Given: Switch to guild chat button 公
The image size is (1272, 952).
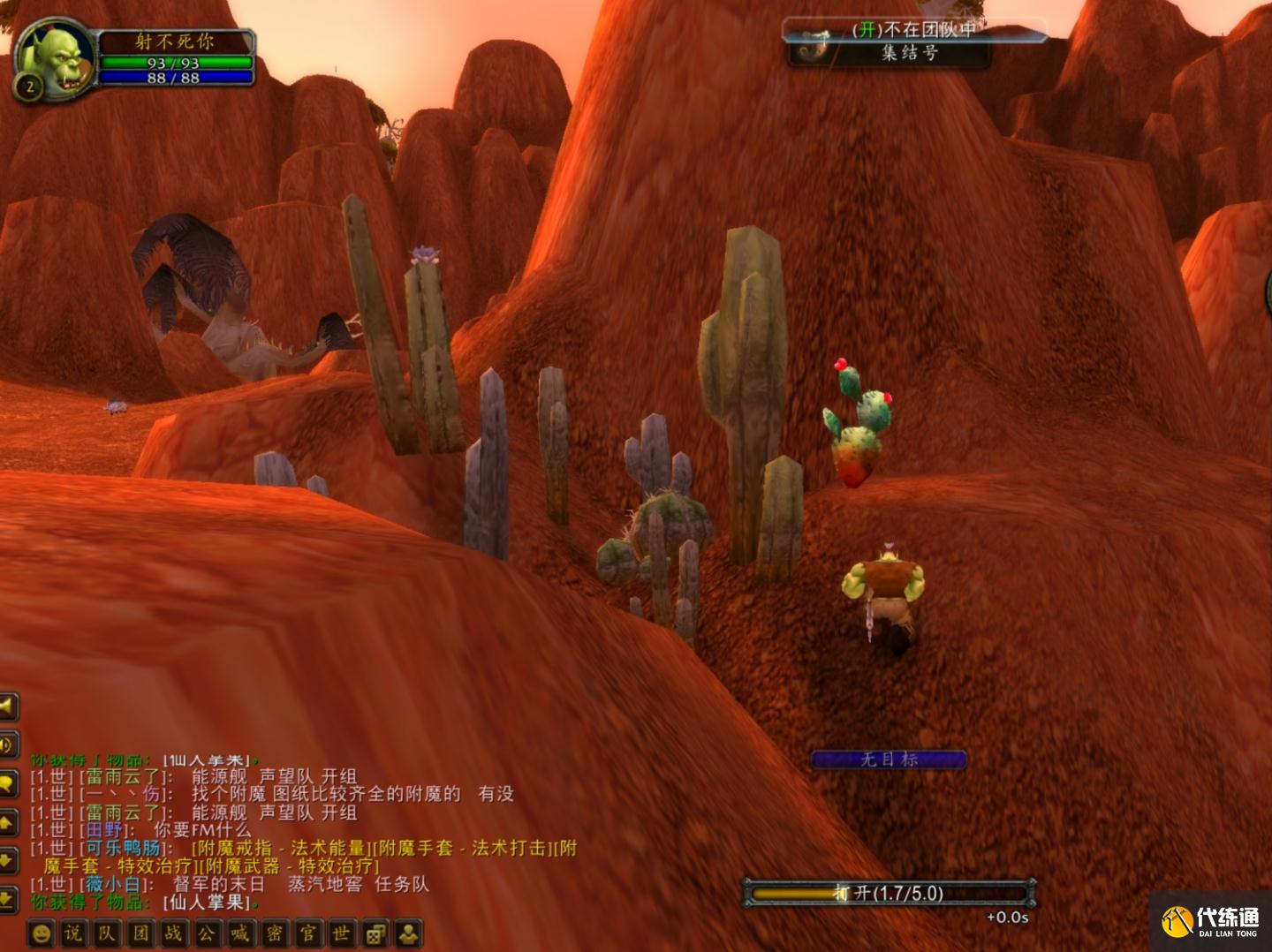Looking at the screenshot, I should click(207, 933).
